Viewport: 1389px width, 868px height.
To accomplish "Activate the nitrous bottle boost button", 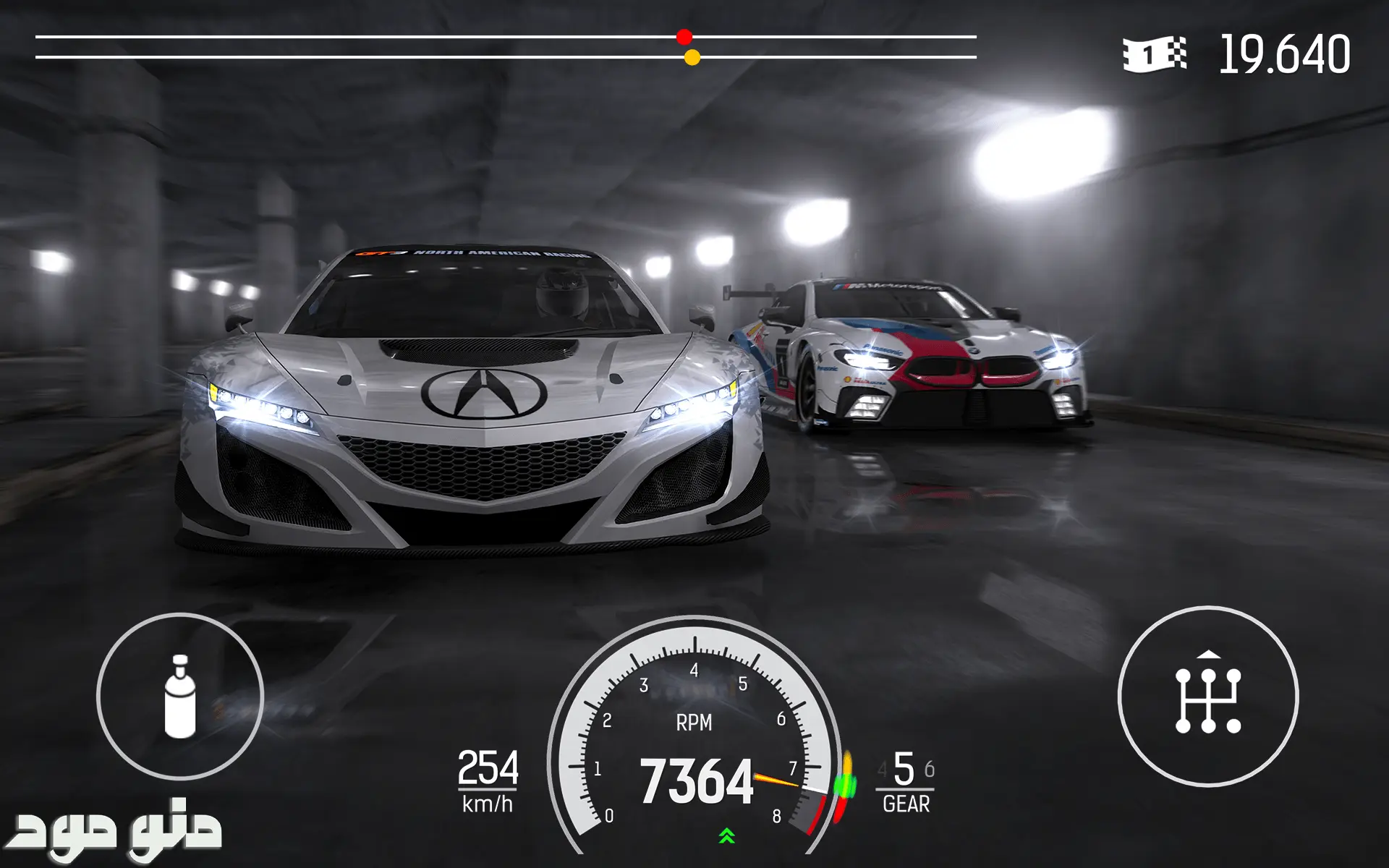I will point(180,696).
